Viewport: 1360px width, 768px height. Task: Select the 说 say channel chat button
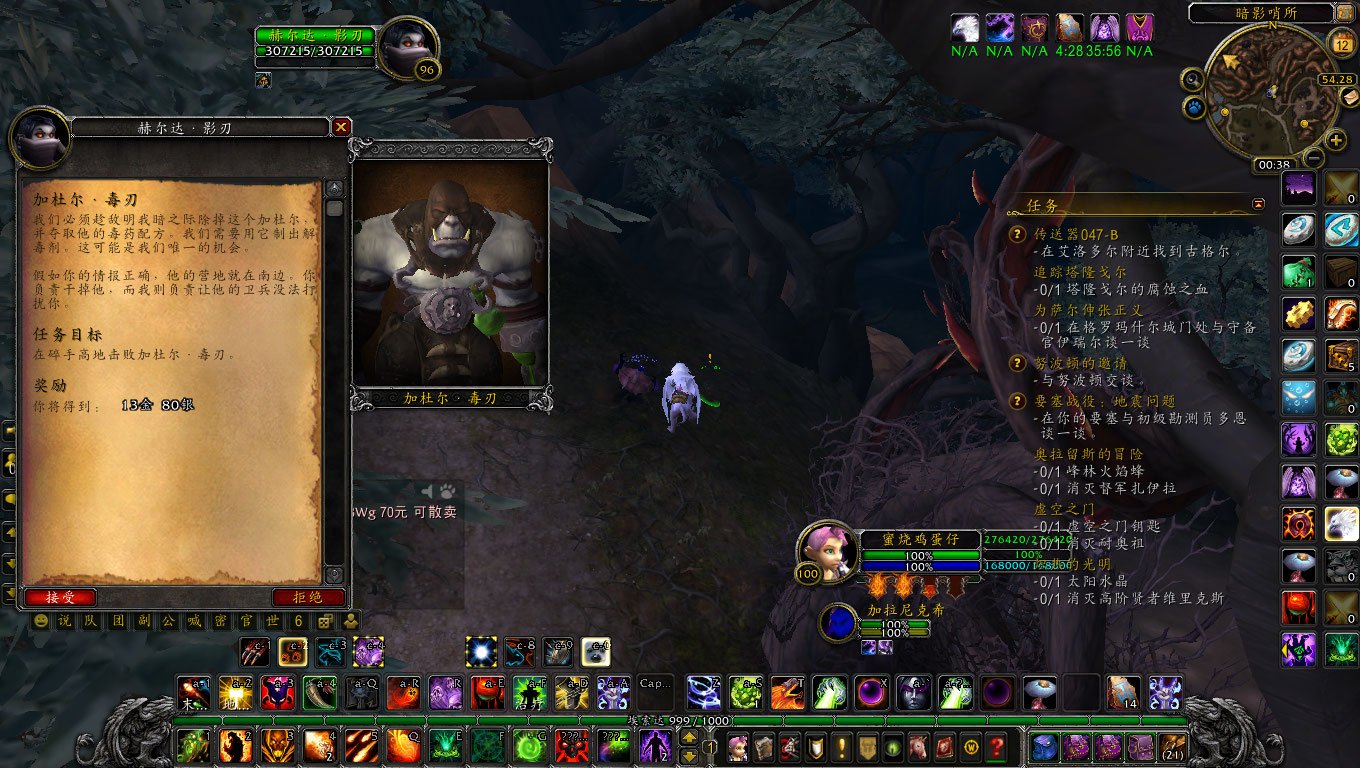coord(64,621)
